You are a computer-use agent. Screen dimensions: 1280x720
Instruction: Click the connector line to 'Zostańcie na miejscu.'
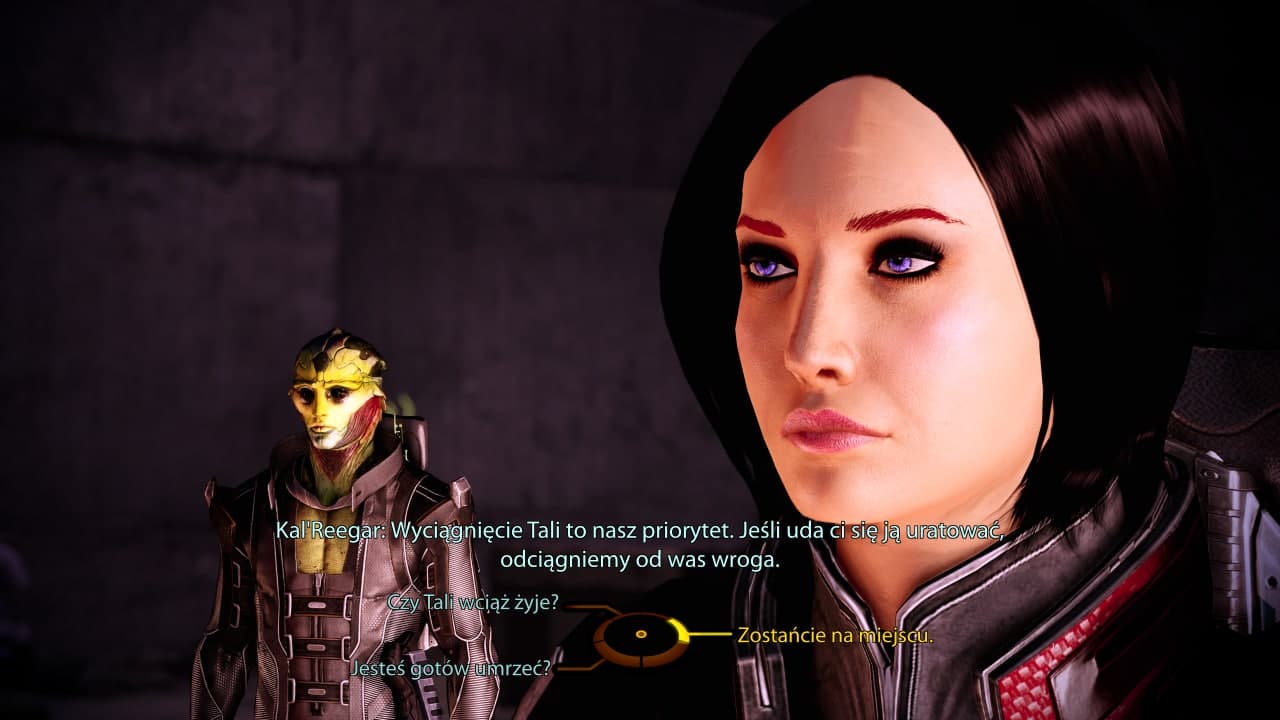pos(710,632)
